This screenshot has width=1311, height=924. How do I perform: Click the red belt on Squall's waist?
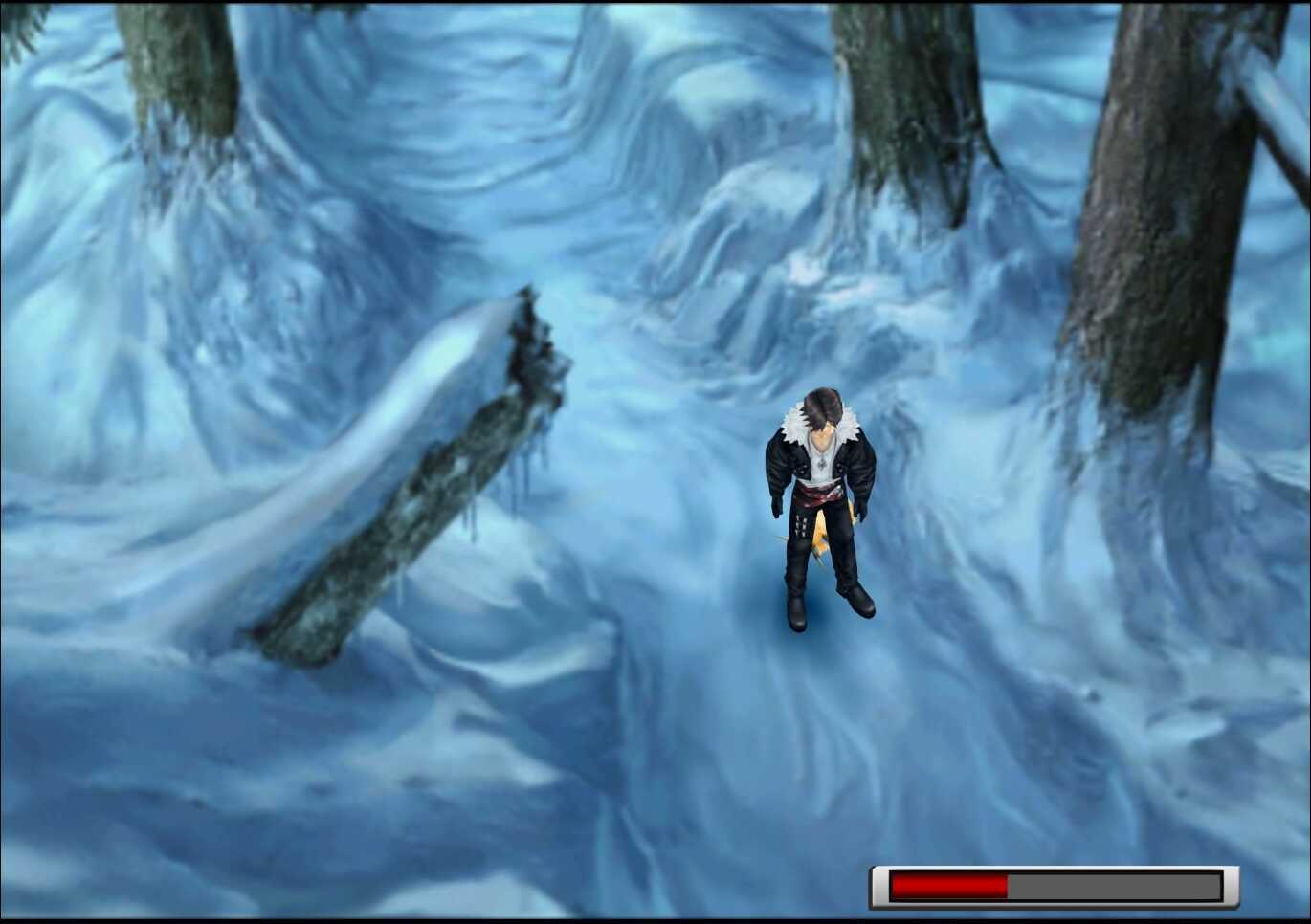click(x=818, y=496)
